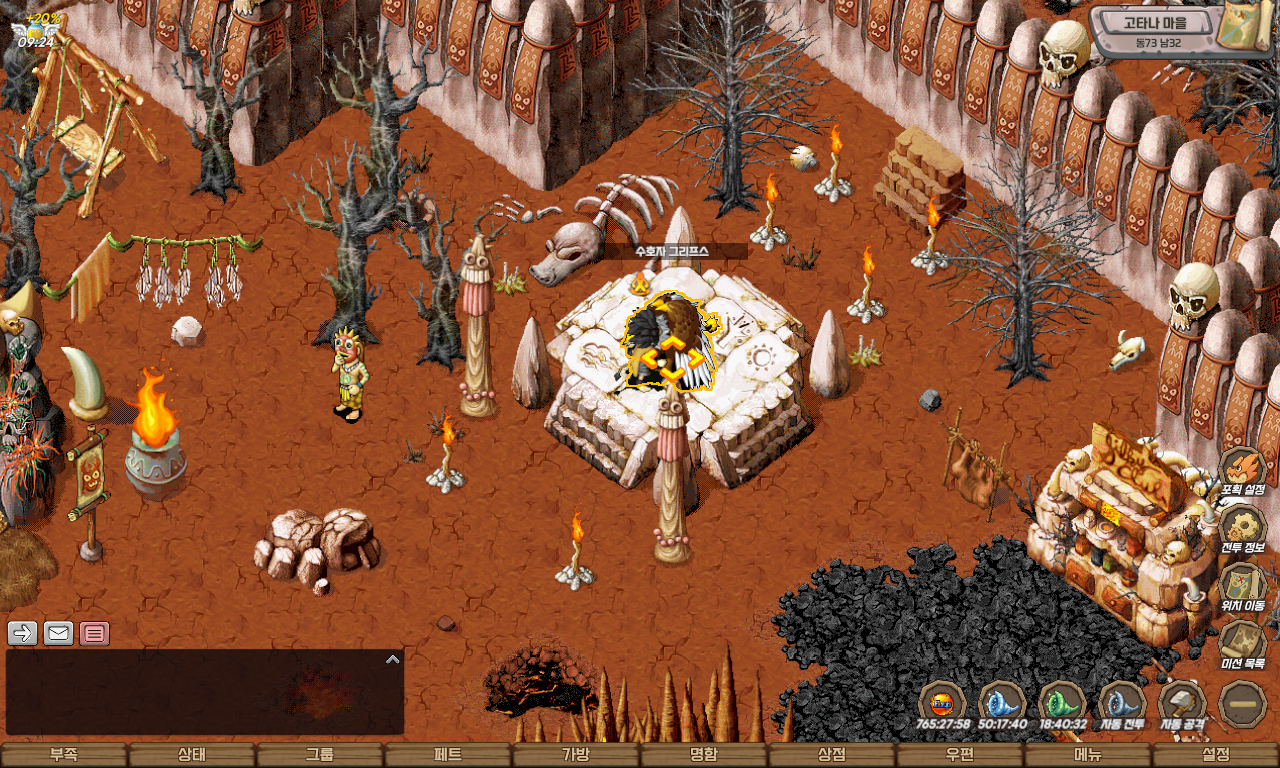Open the 부족 (tribe) menu
The width and height of the screenshot is (1280, 768).
point(64,755)
